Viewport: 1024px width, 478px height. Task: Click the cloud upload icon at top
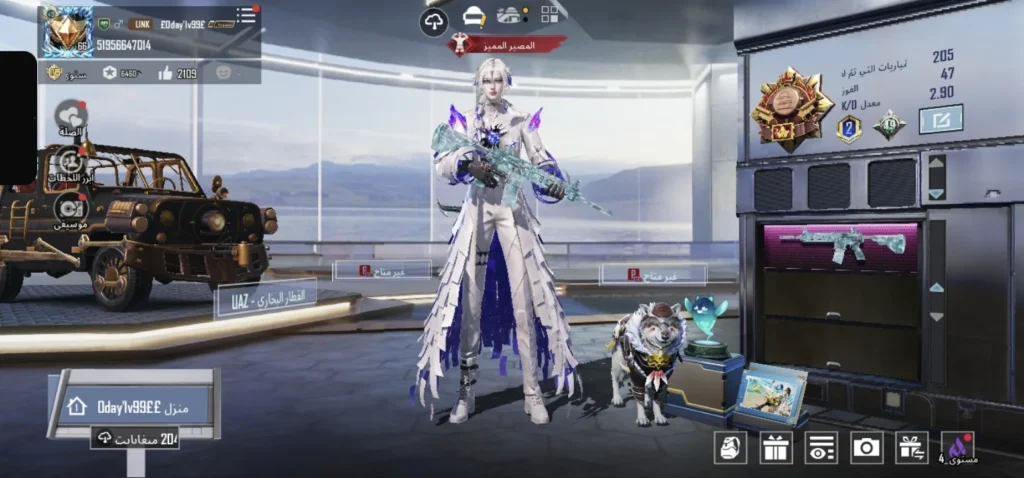coord(434,21)
